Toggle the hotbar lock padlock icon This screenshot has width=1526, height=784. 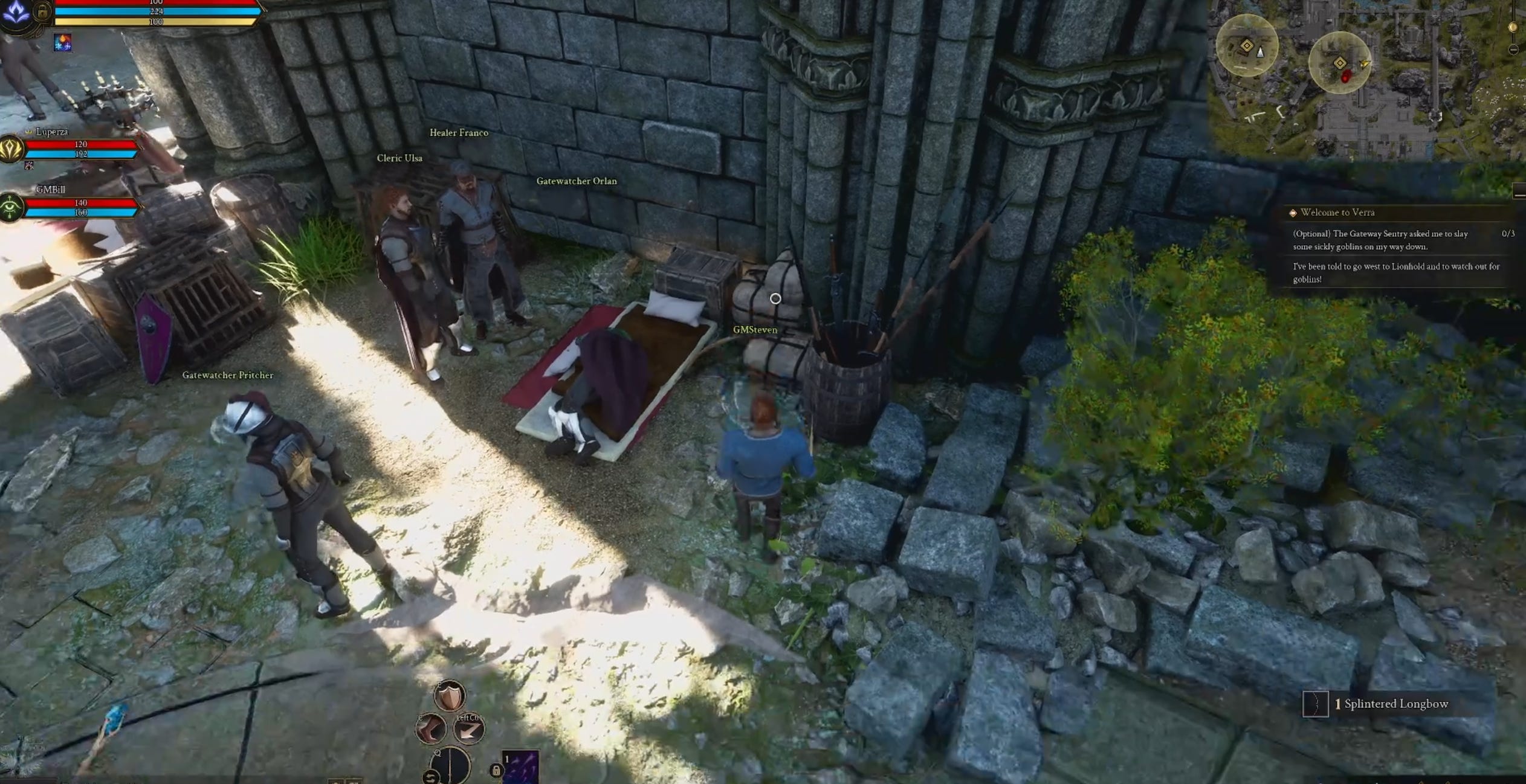(496, 771)
